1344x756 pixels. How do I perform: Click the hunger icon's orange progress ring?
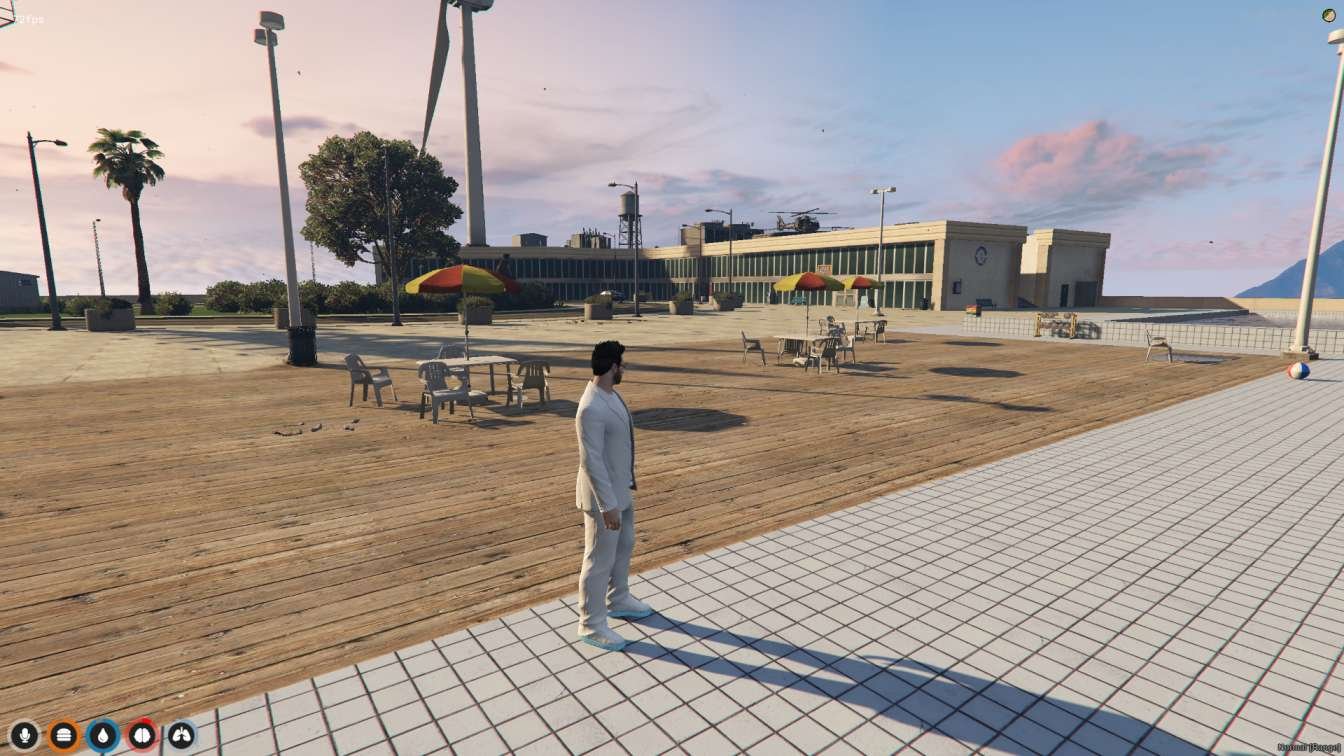point(62,719)
